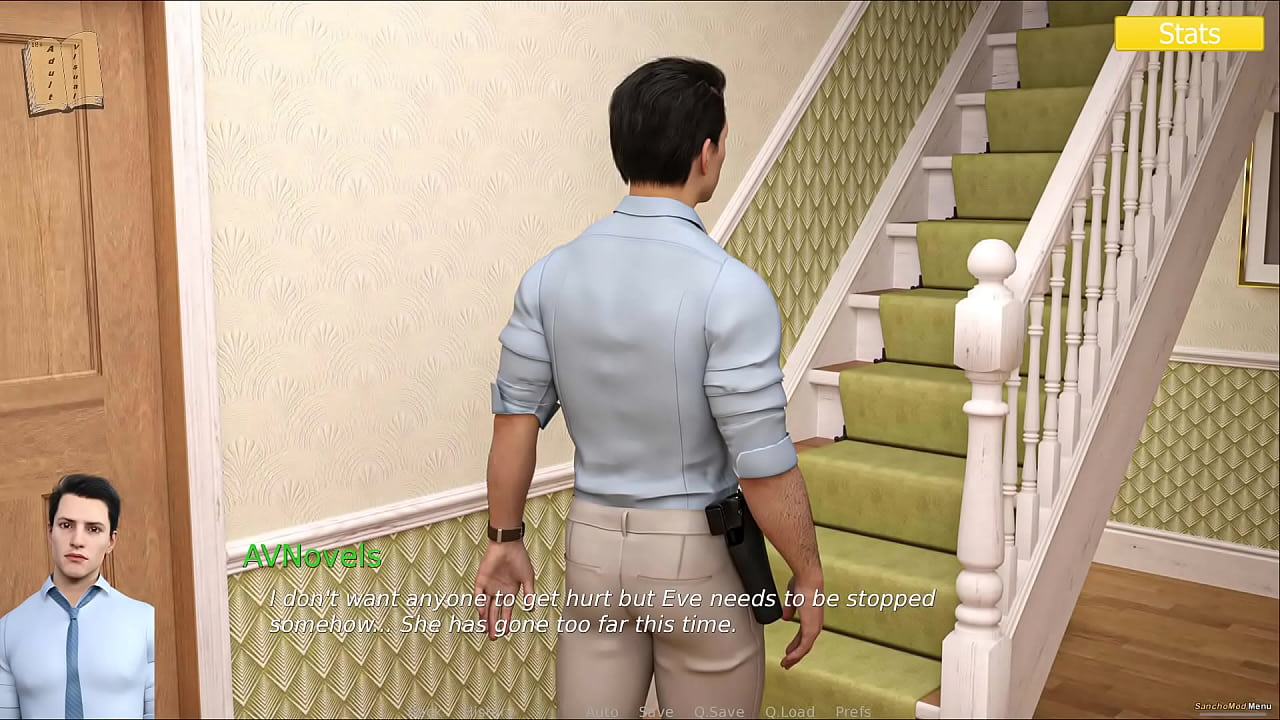Quick save the game with Q.Save
This screenshot has width=1280, height=720.
click(x=718, y=712)
